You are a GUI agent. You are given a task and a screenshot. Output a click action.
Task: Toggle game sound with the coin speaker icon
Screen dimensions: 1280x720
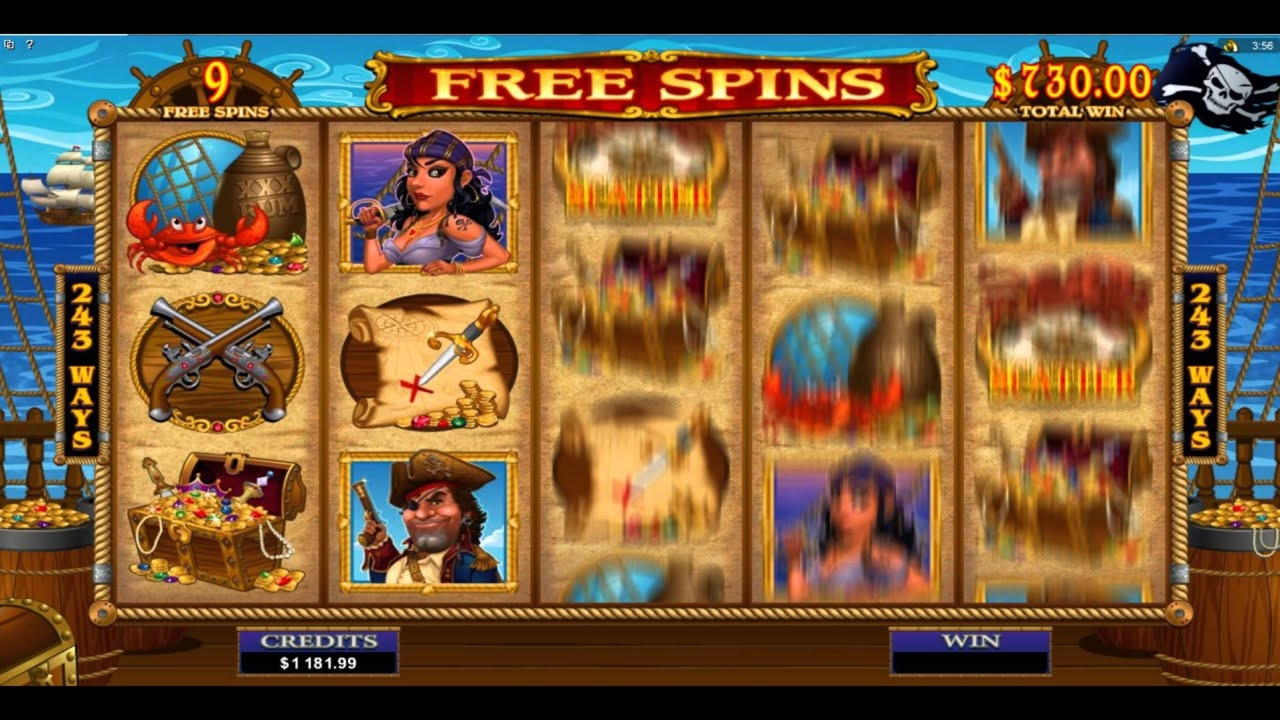[x=1230, y=45]
